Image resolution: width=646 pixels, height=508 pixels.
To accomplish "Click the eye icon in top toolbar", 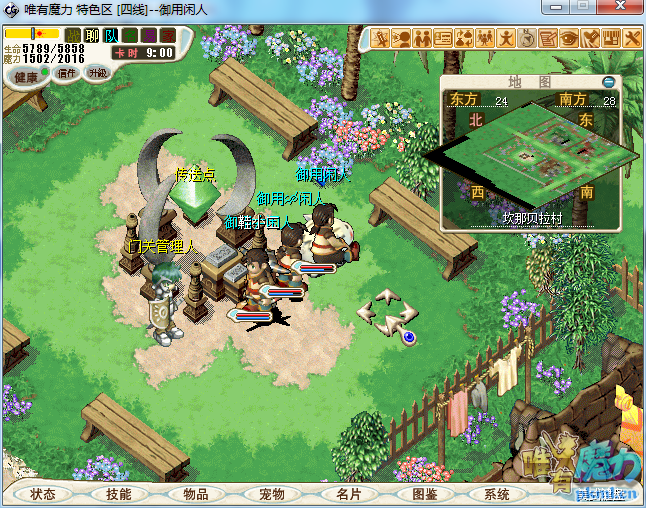I will tap(569, 39).
